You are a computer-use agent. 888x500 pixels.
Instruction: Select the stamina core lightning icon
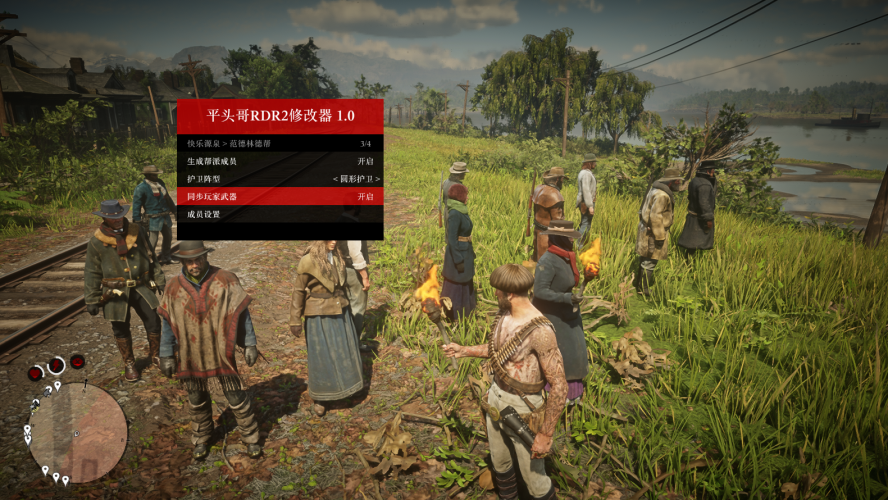click(56, 365)
